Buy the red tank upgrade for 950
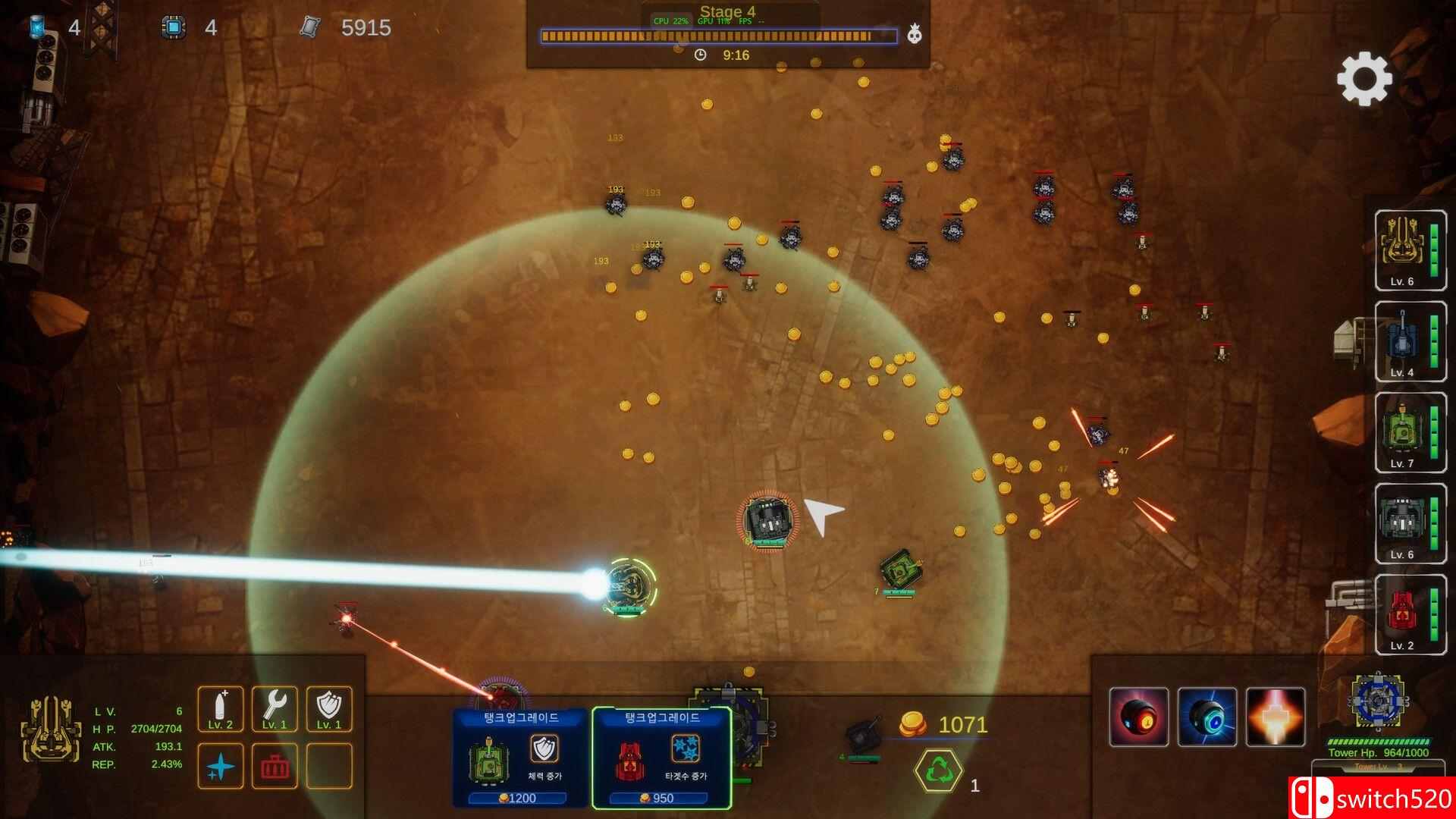This screenshot has width=1456, height=819. tap(661, 758)
